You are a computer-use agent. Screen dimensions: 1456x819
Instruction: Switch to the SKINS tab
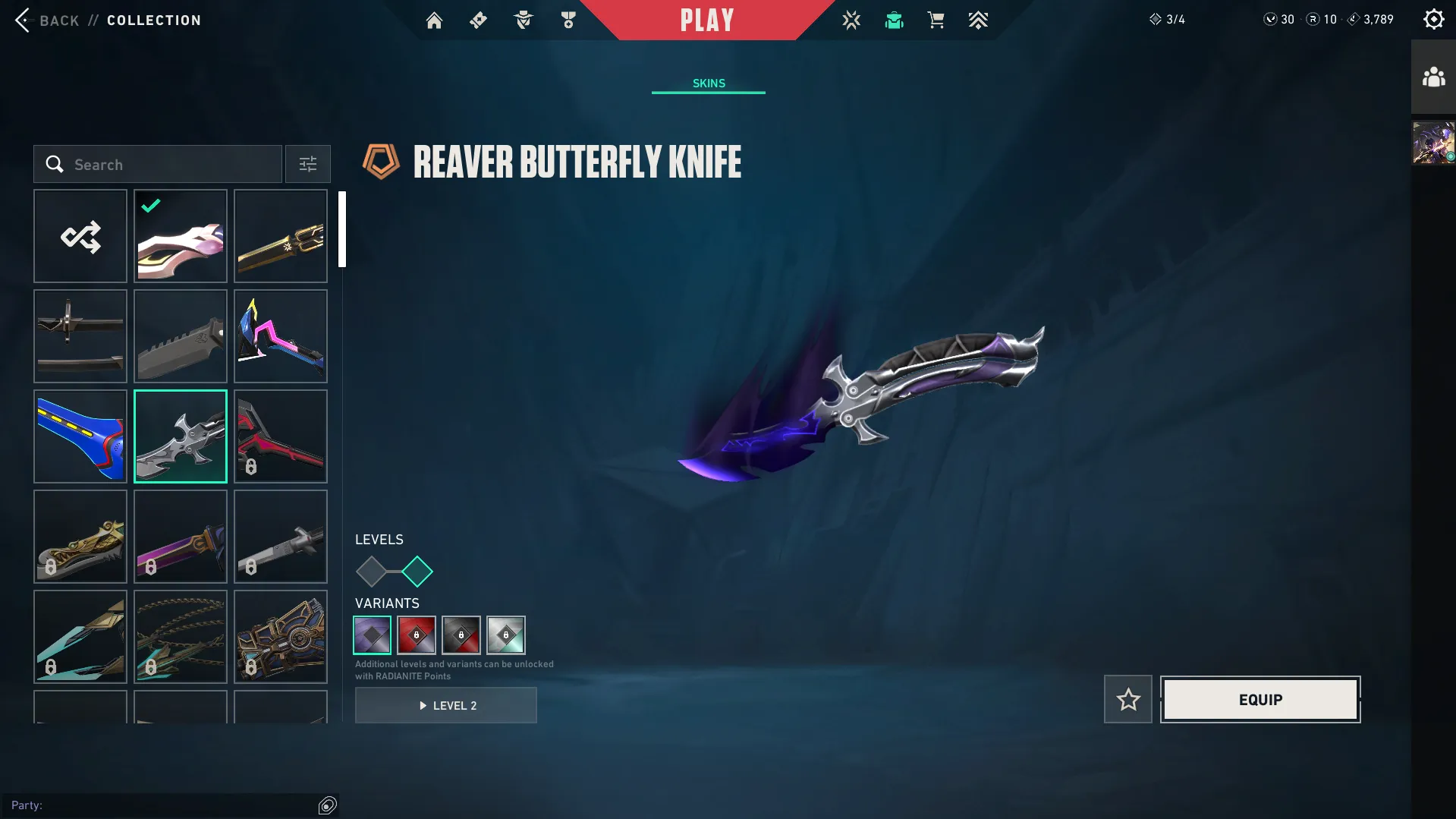(708, 83)
